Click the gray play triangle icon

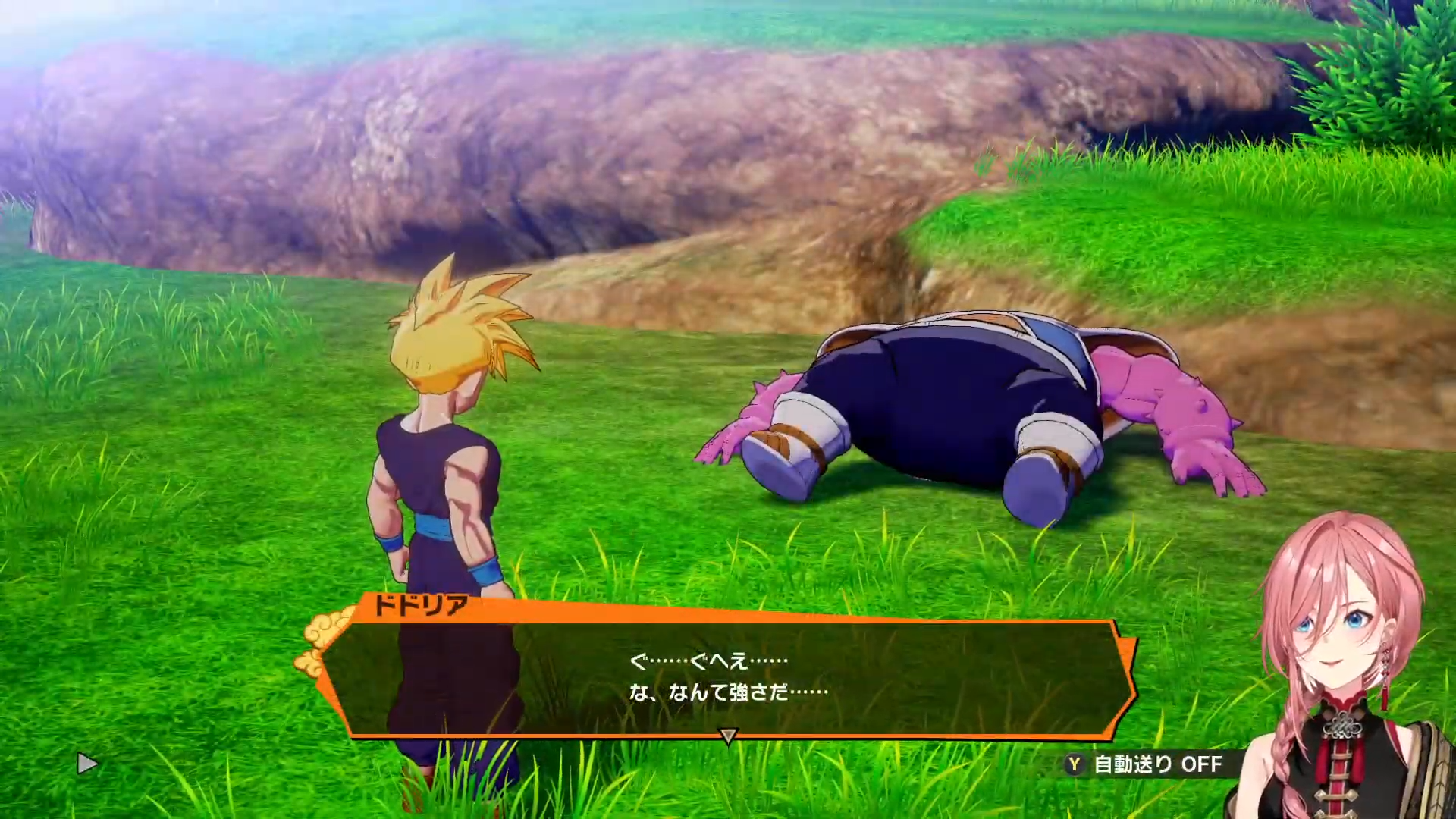pos(87,764)
